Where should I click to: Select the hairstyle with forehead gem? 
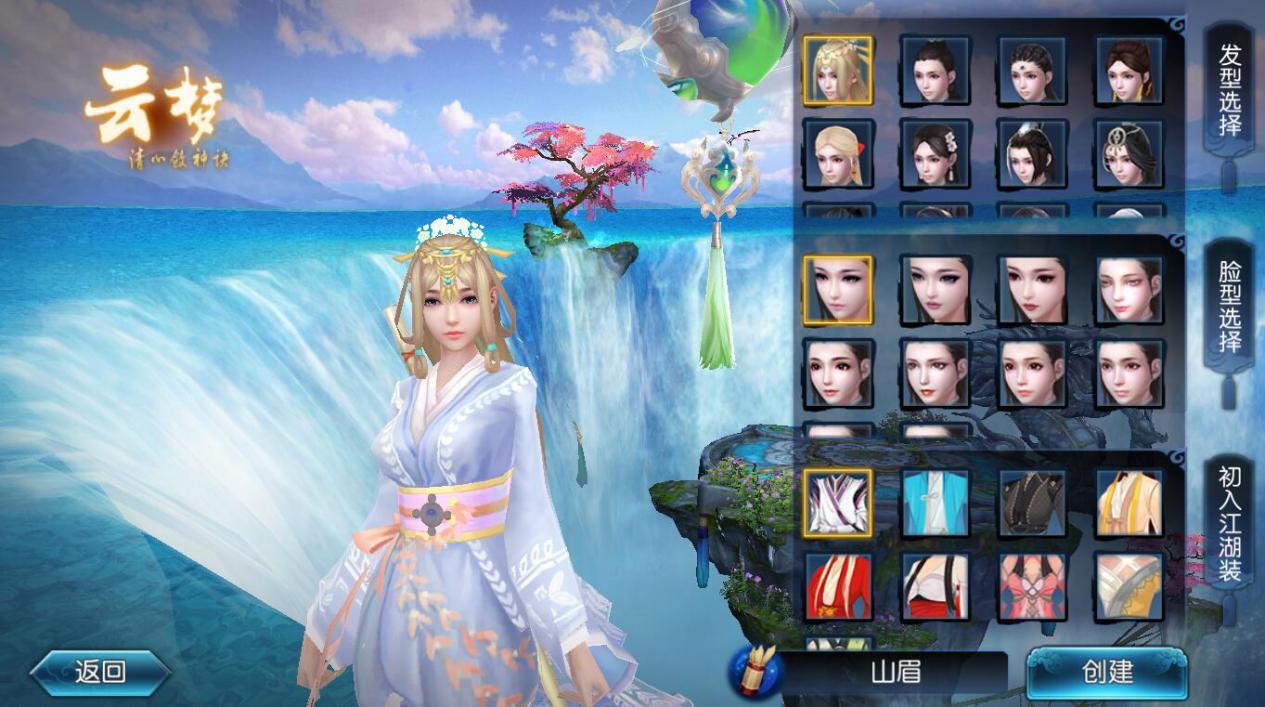tap(1032, 70)
